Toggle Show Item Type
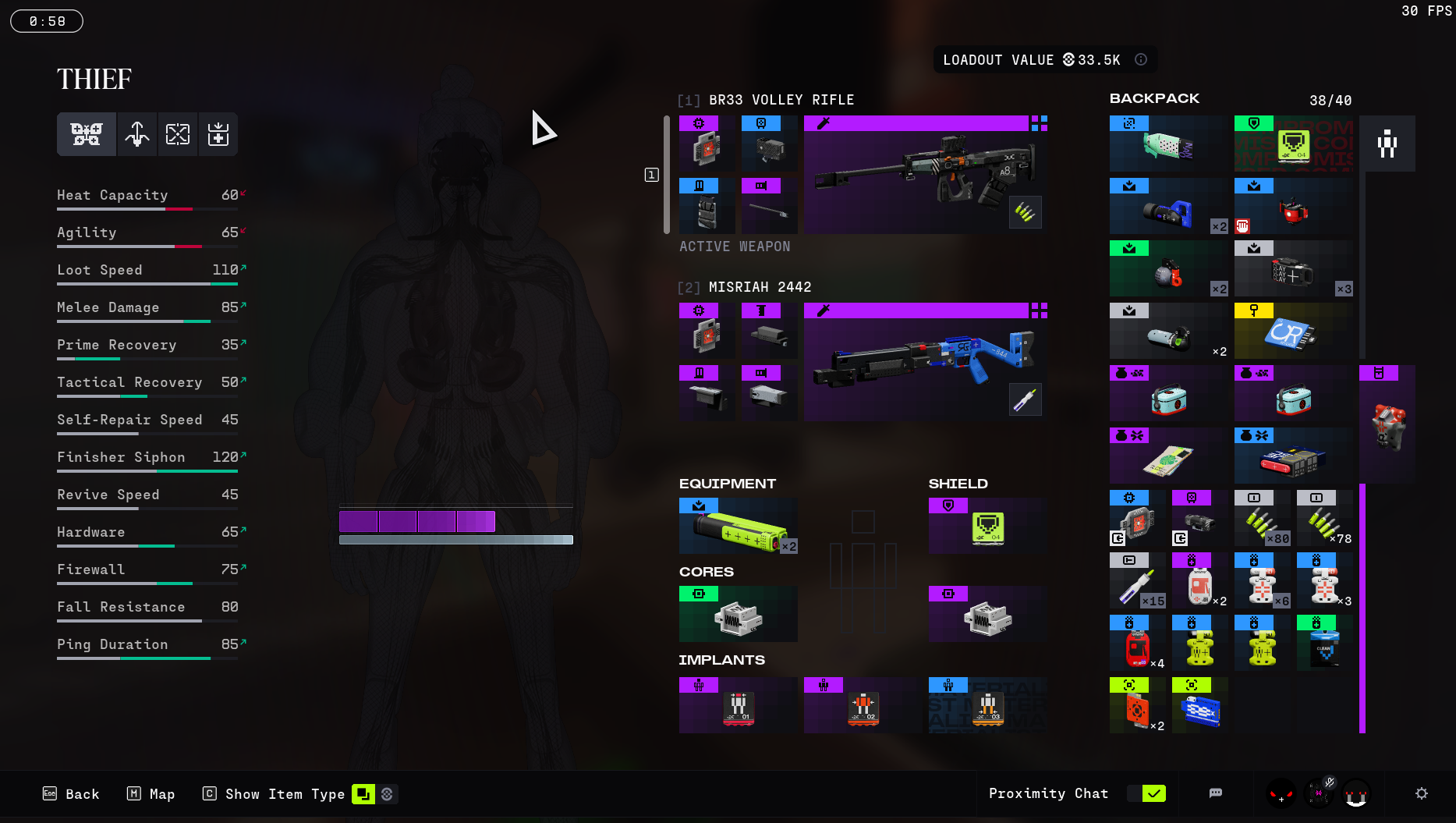Viewport: 1456px width, 823px height. [363, 794]
